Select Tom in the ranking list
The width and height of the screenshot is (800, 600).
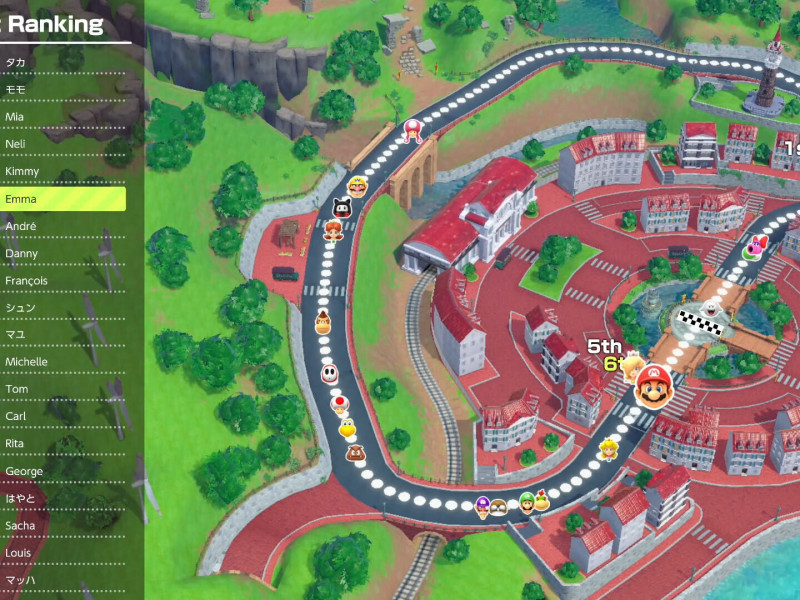point(62,389)
